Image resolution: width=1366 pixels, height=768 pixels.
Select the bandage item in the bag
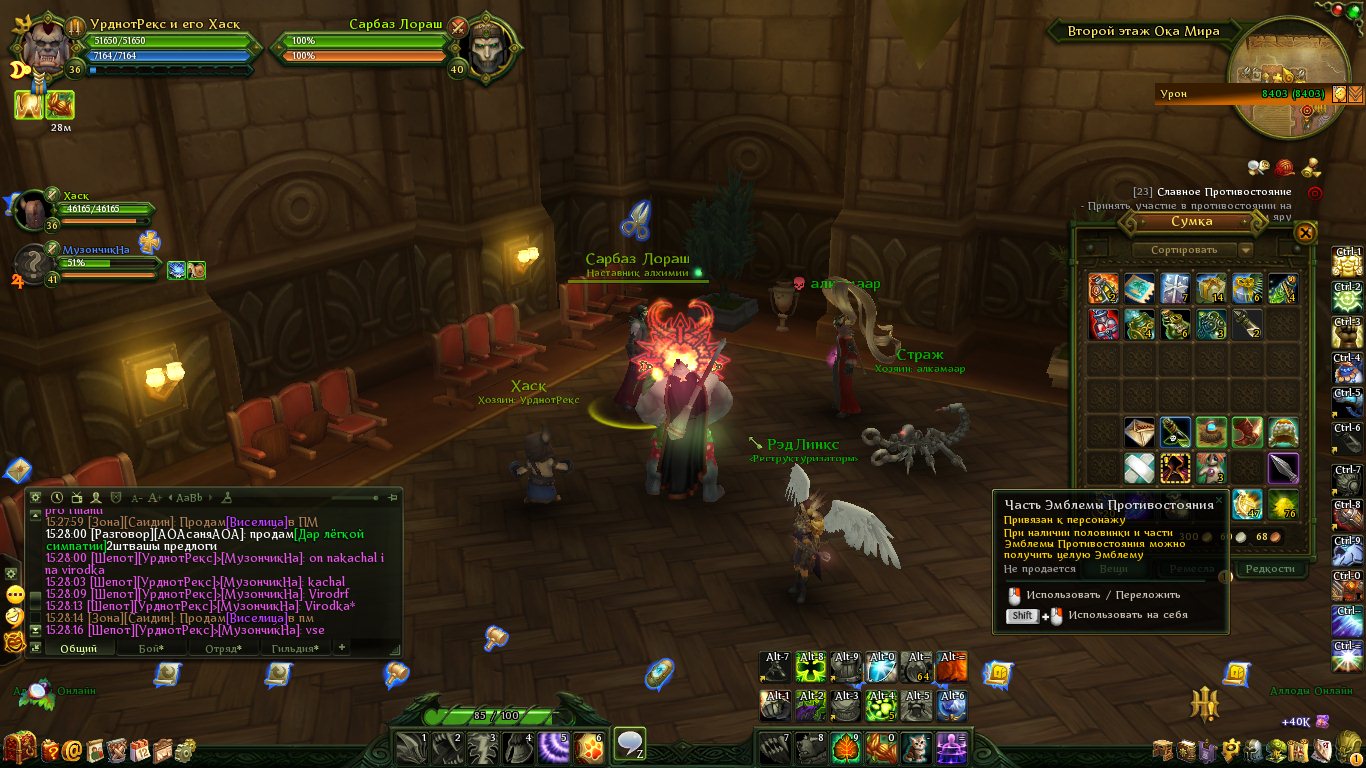click(1139, 467)
